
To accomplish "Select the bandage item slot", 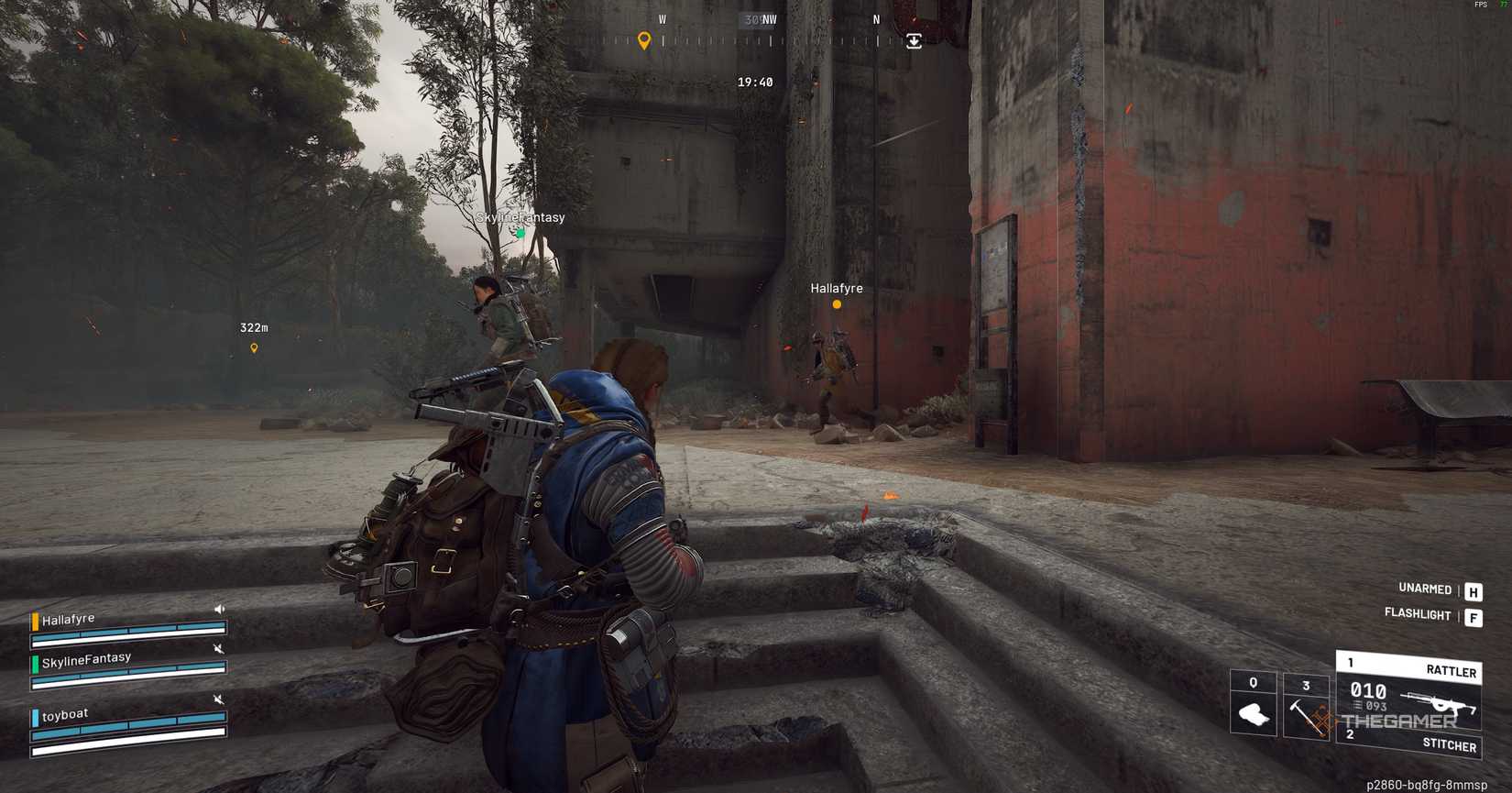I will click(1253, 715).
